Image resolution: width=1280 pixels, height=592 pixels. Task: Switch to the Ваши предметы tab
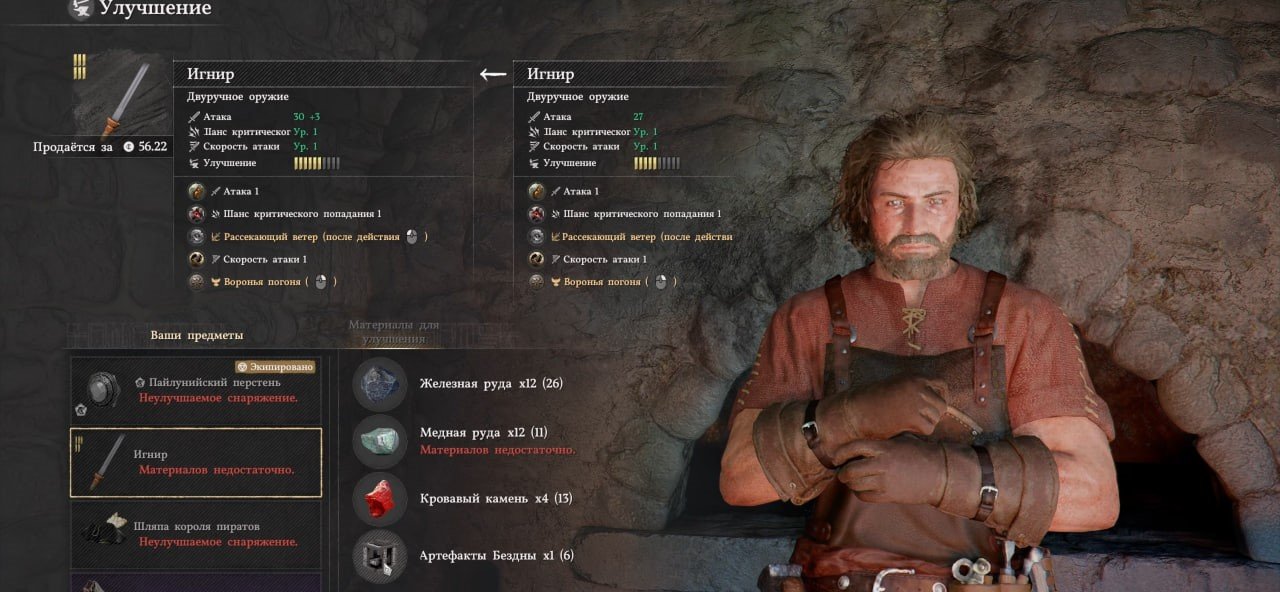197,335
